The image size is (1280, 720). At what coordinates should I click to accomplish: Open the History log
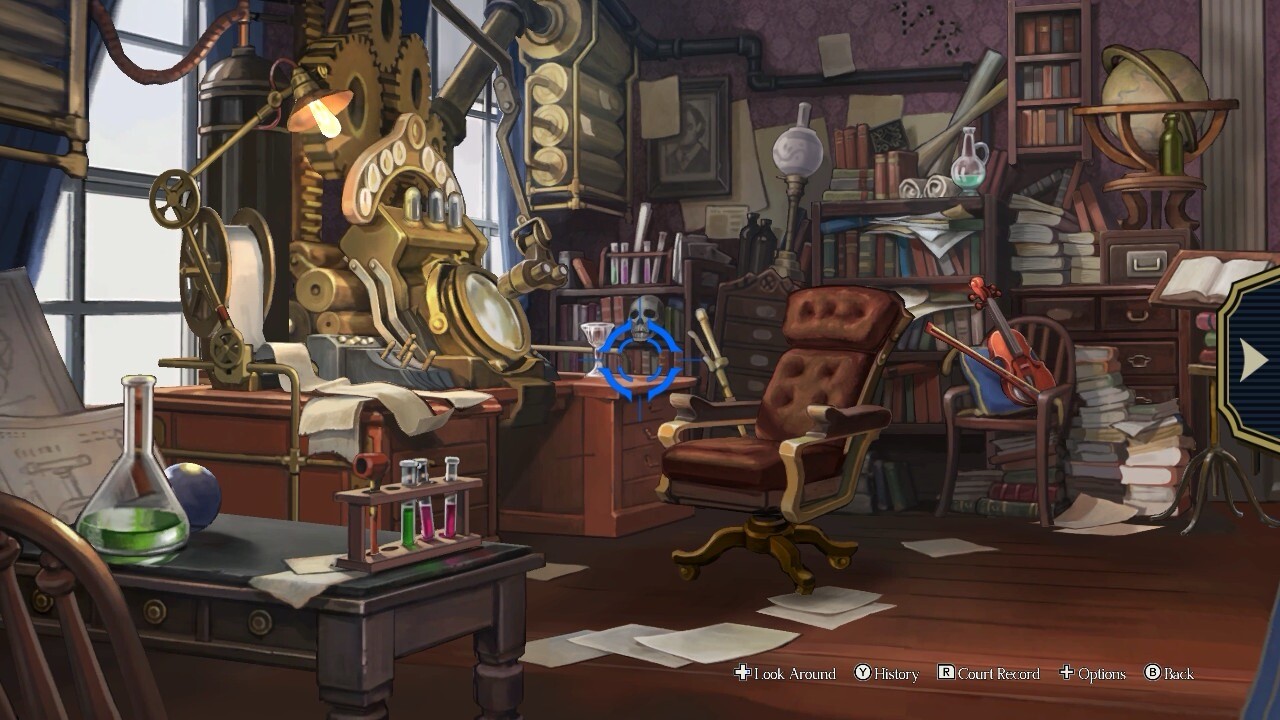coord(887,674)
